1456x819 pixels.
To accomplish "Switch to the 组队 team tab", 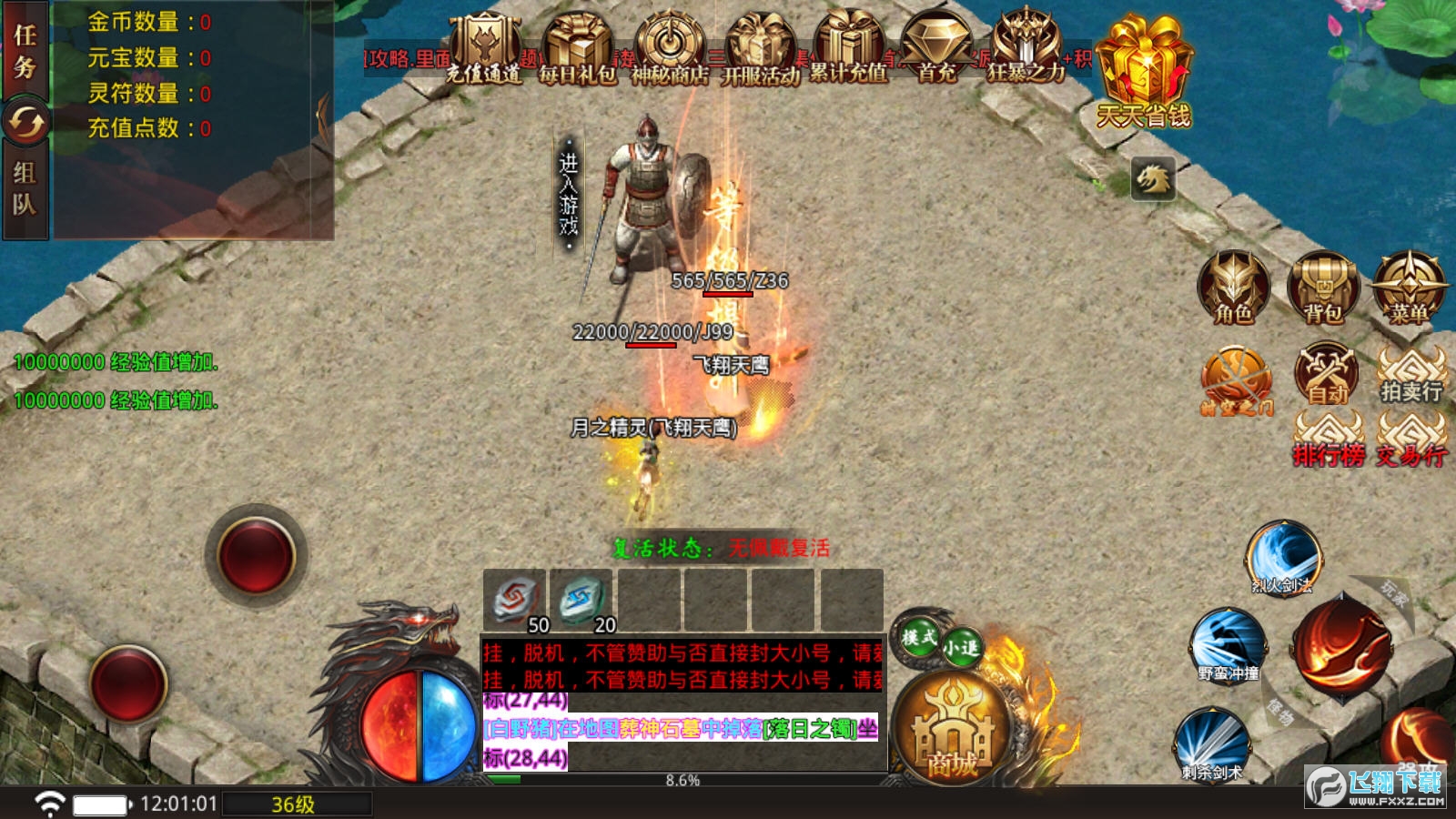I will click(x=25, y=188).
